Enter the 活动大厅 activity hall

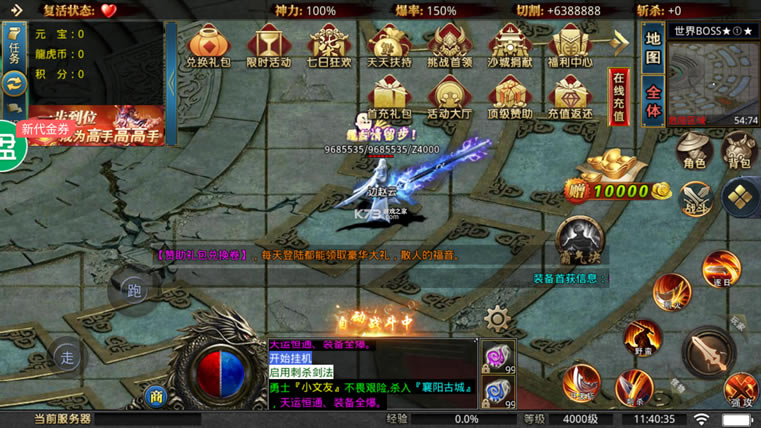point(449,98)
